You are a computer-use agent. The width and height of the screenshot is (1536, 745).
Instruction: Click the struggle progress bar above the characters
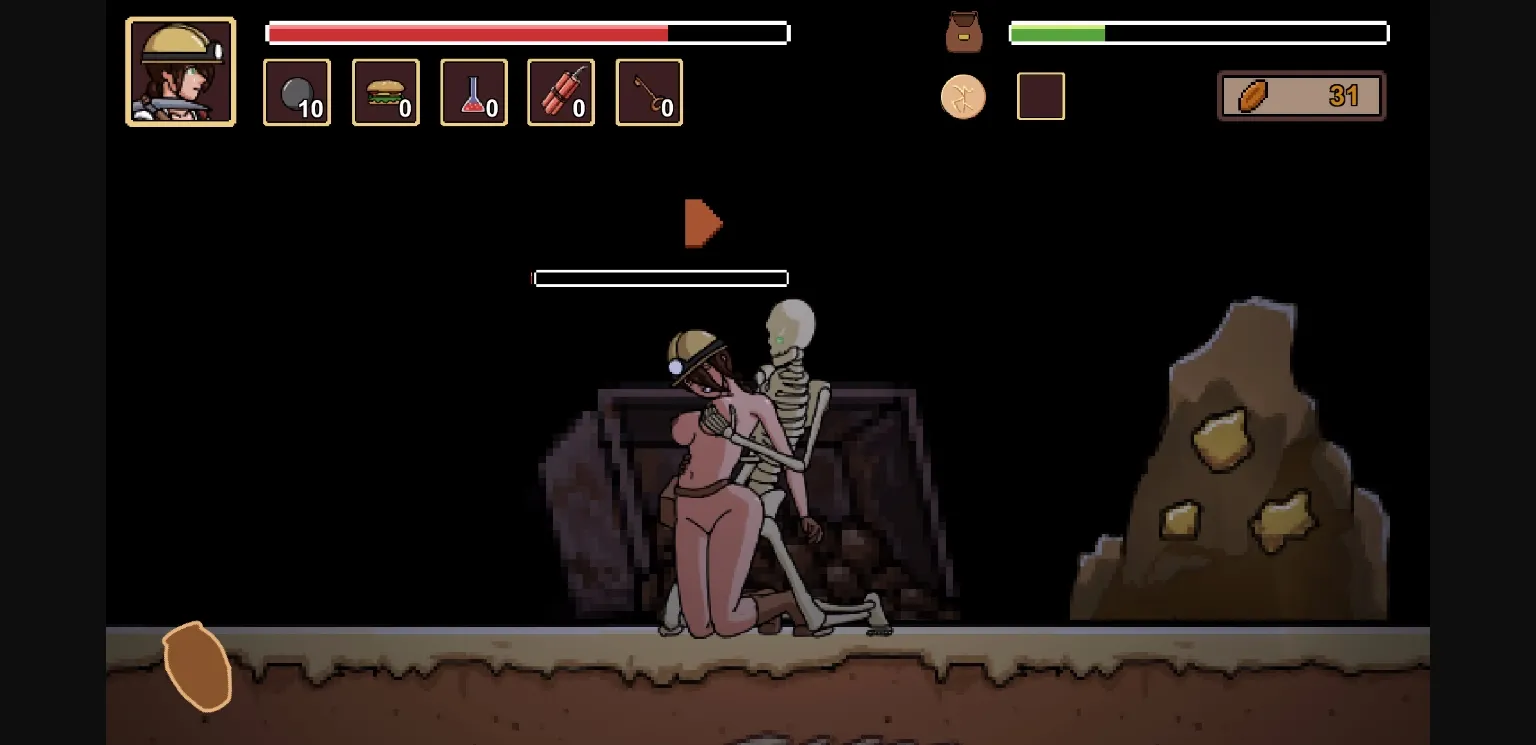click(x=660, y=277)
